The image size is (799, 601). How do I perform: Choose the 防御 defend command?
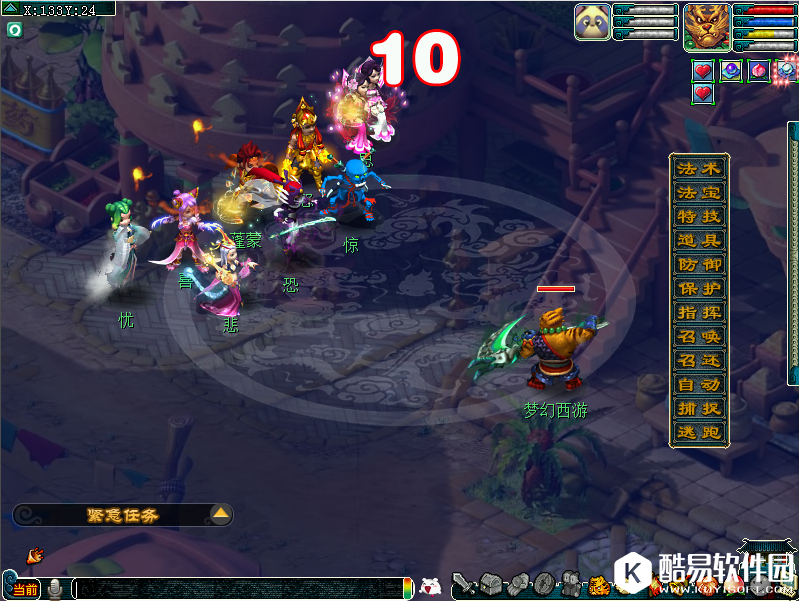coord(698,264)
